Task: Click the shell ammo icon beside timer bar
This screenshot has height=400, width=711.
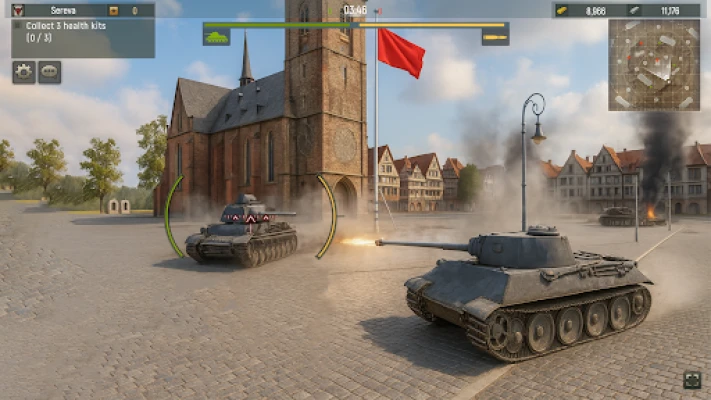Action: coord(495,37)
